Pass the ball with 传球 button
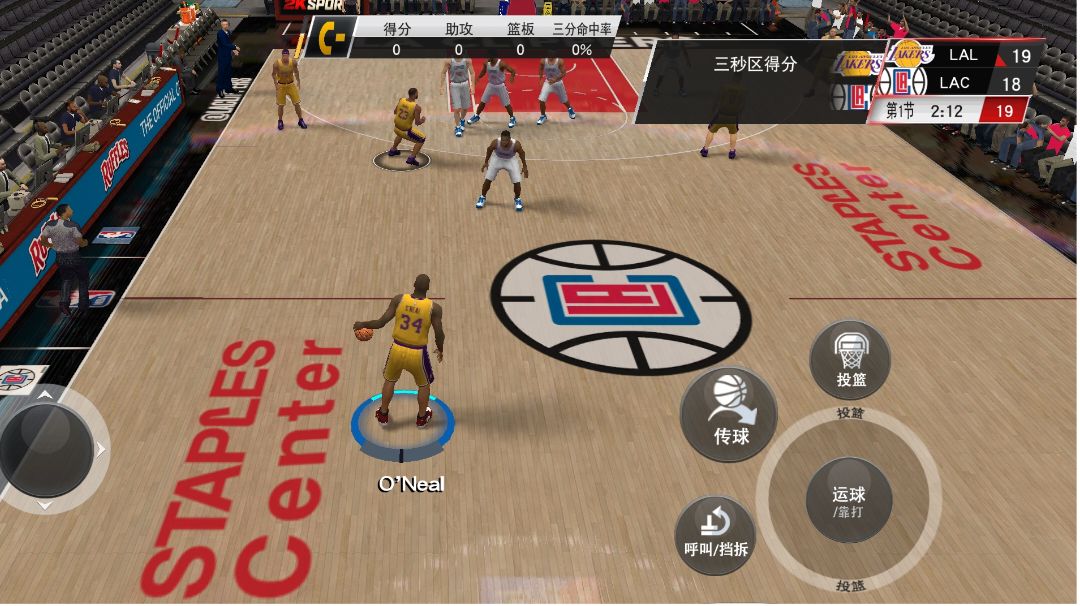 (731, 413)
